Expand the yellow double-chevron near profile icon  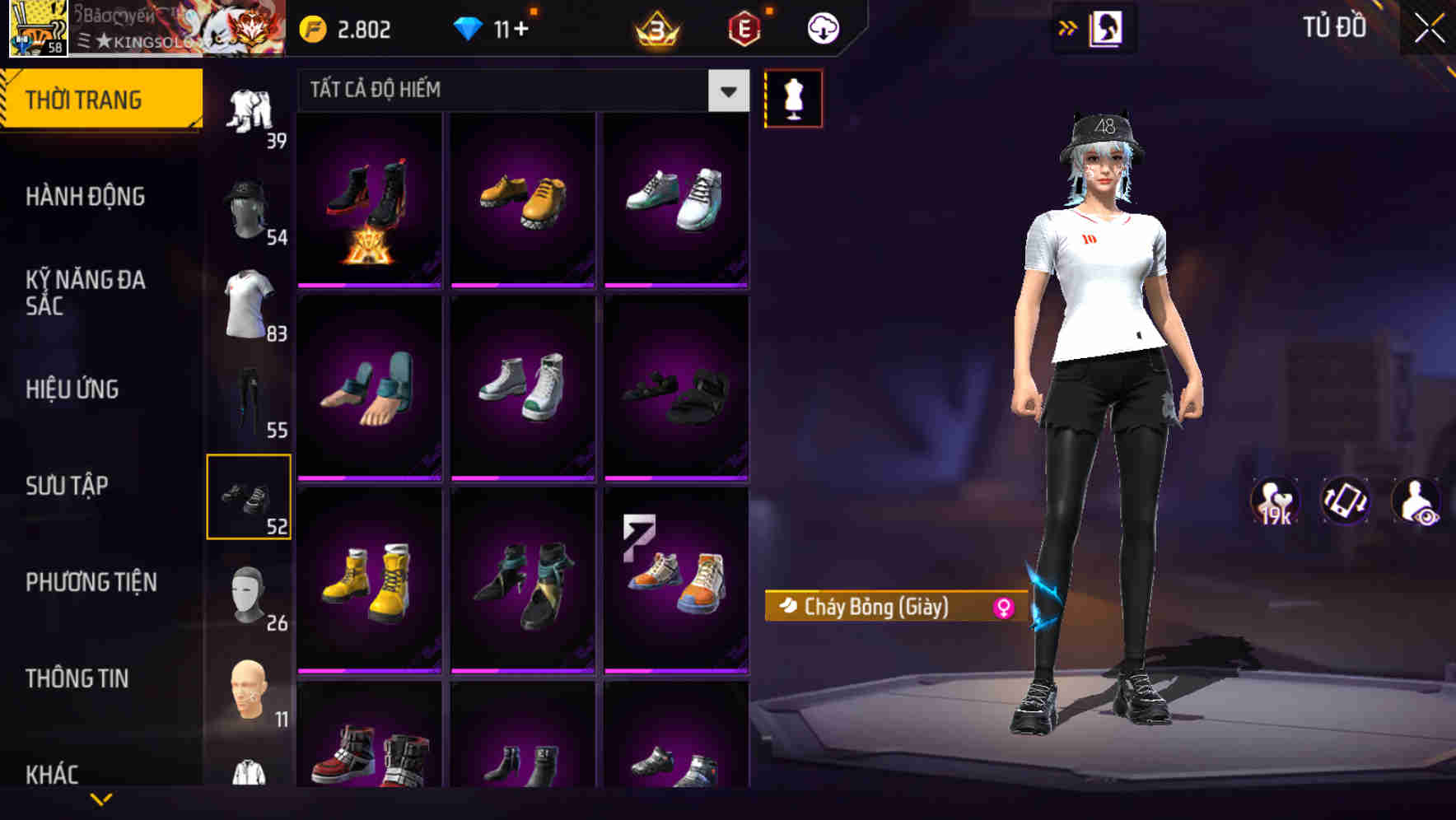pos(1068,27)
